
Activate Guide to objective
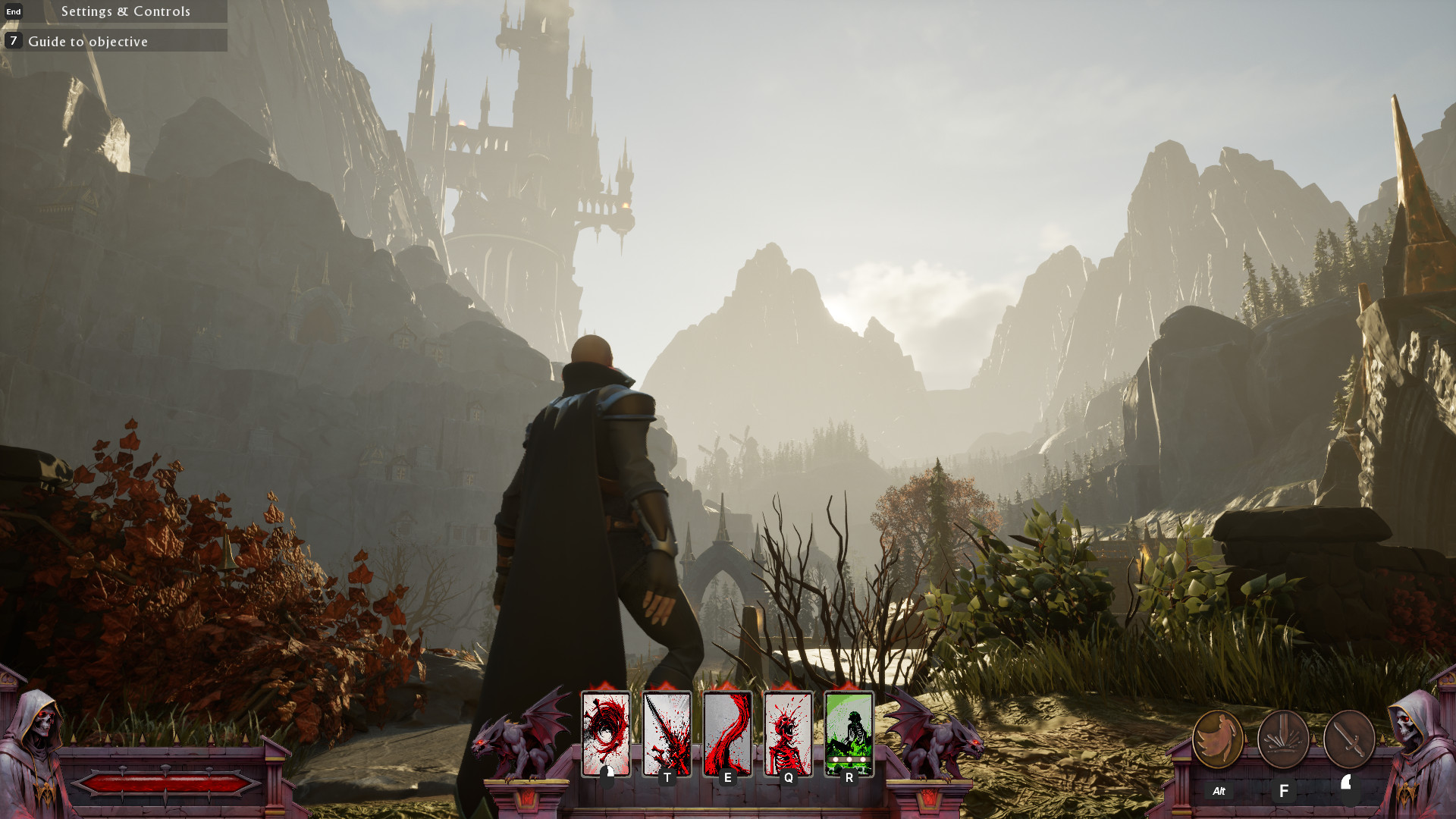coord(88,41)
